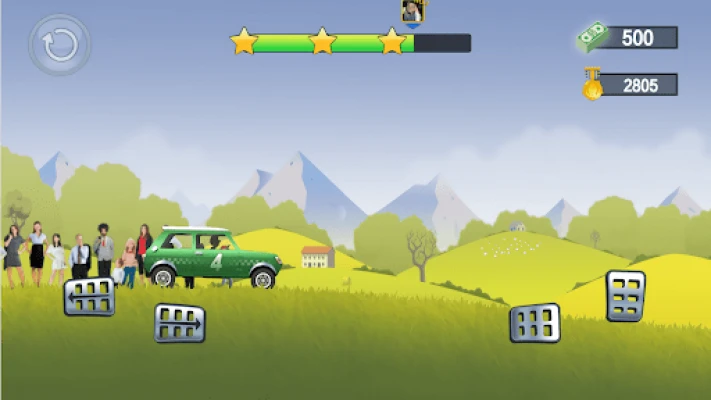Hit the wide brake pedal without an arrow
Image resolution: width=711 pixels, height=400 pixels.
(x=535, y=323)
